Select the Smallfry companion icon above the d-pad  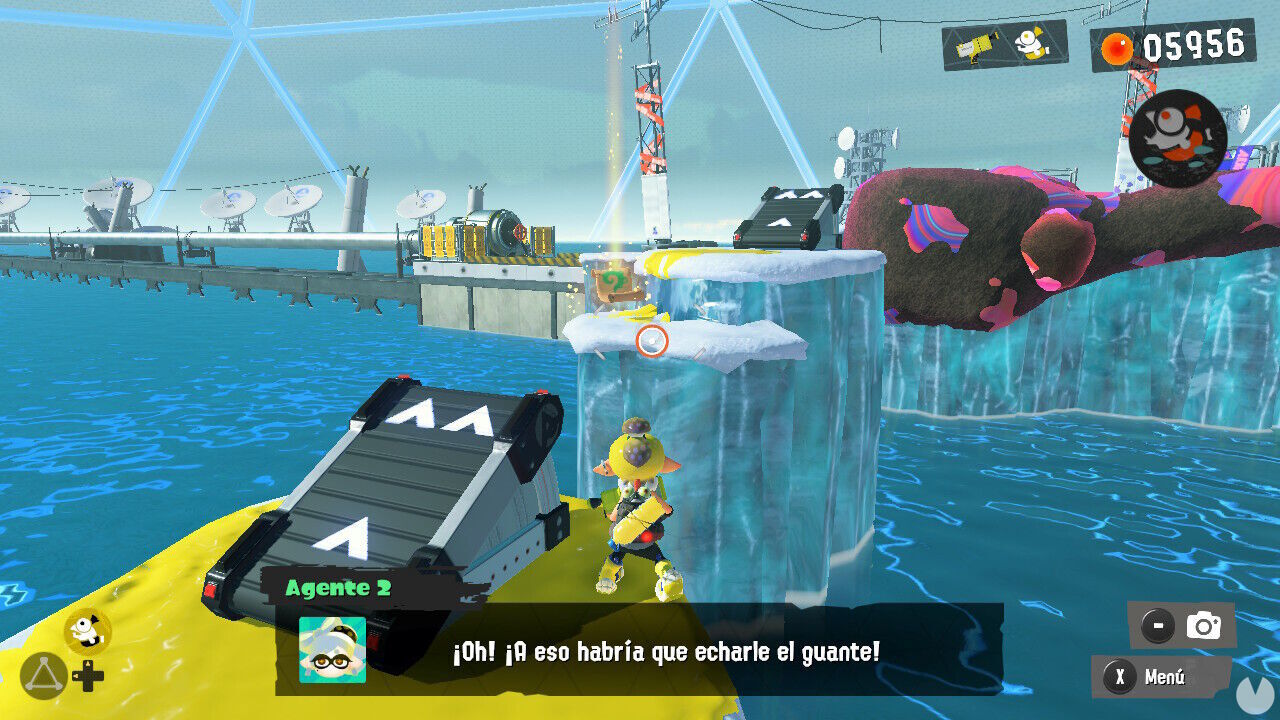pyautogui.click(x=86, y=630)
